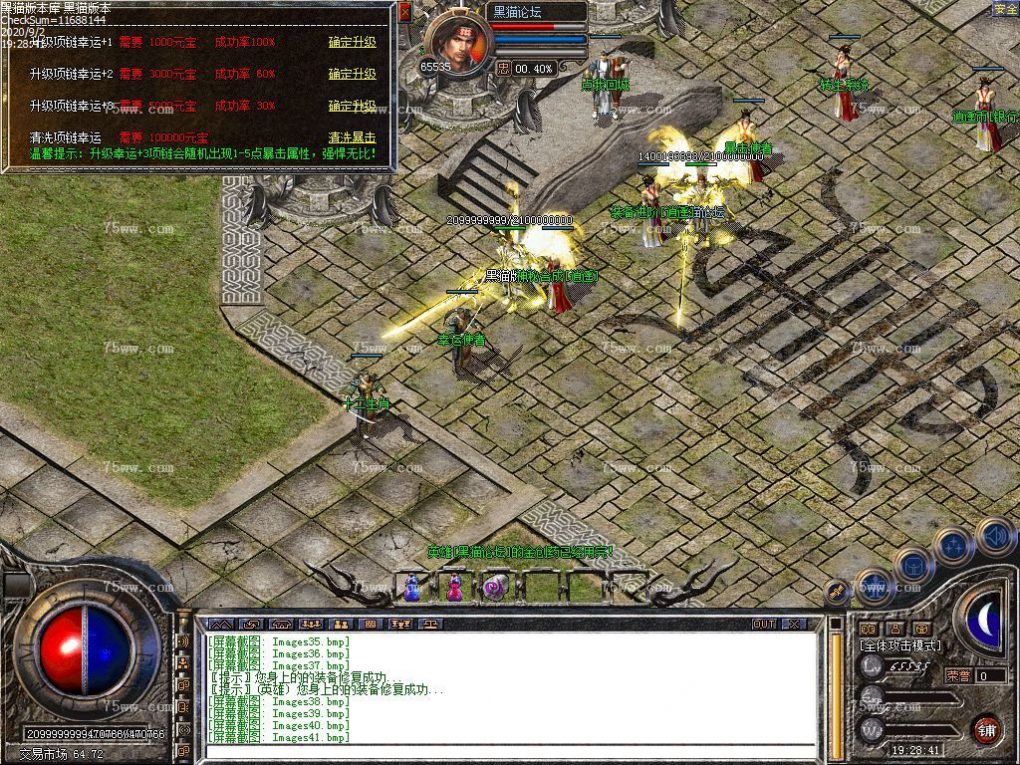Click the first chat filter tab
This screenshot has width=1020, height=765.
tap(221, 624)
